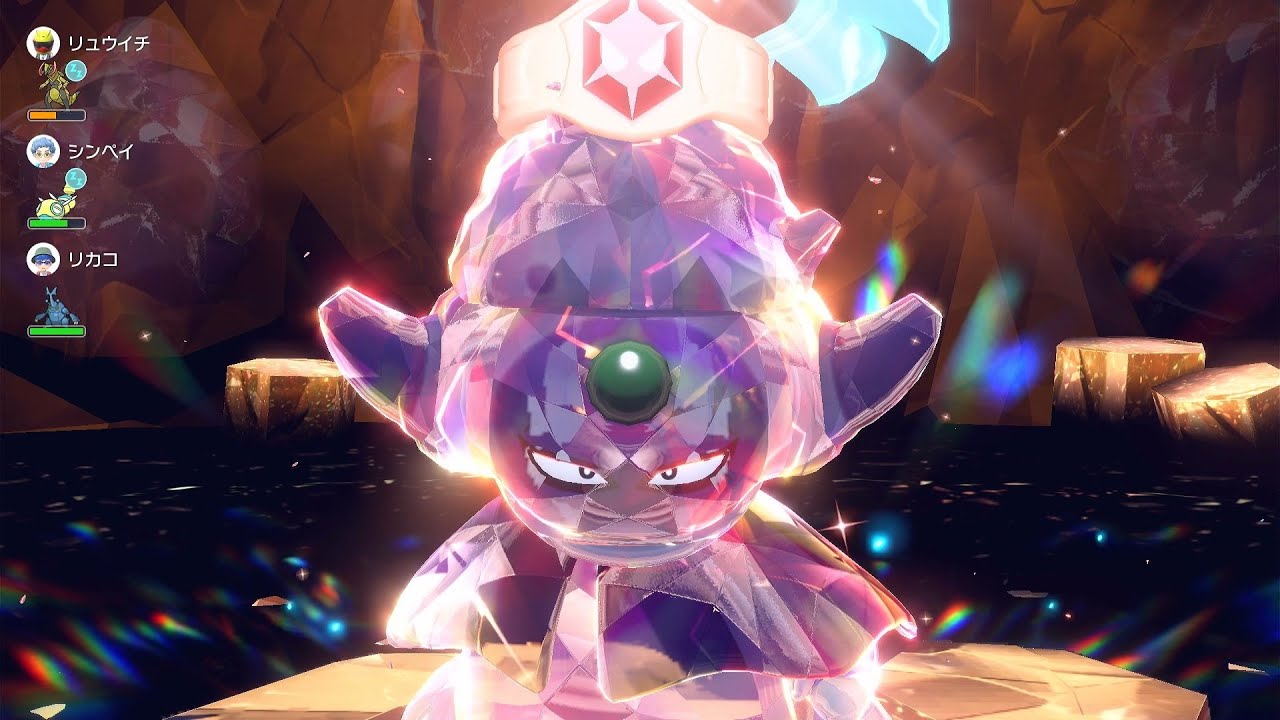The width and height of the screenshot is (1280, 720).
Task: Select the リュウイチ player name label
Action: pyautogui.click(x=109, y=44)
